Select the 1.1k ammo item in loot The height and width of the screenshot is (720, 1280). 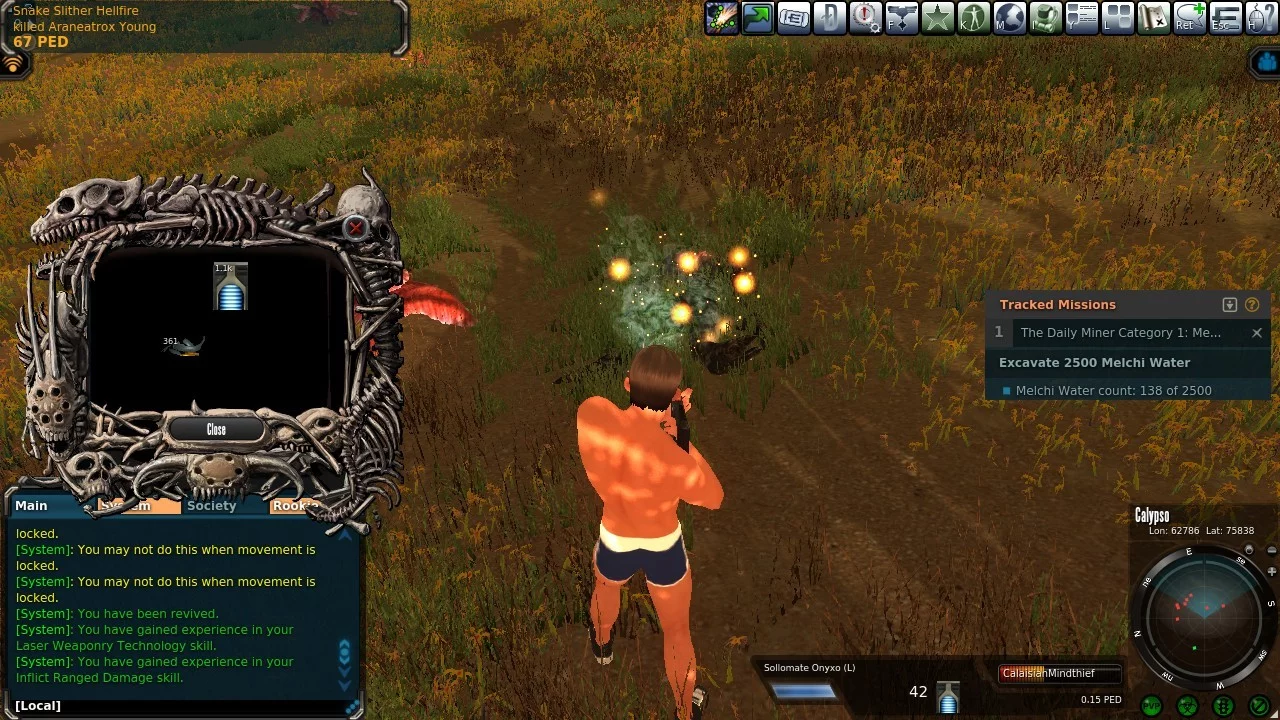(231, 287)
